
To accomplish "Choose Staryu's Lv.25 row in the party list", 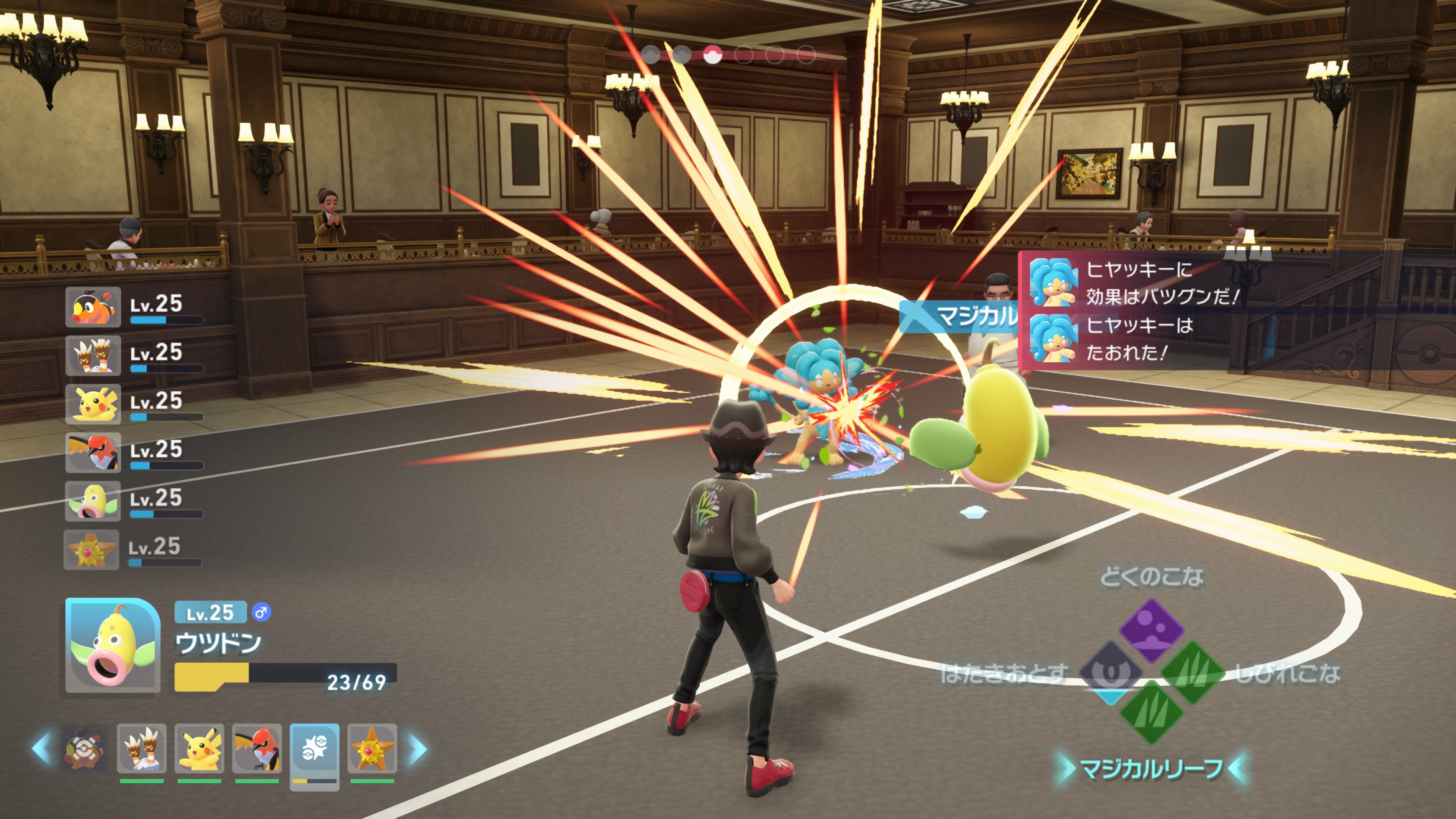I will [133, 549].
